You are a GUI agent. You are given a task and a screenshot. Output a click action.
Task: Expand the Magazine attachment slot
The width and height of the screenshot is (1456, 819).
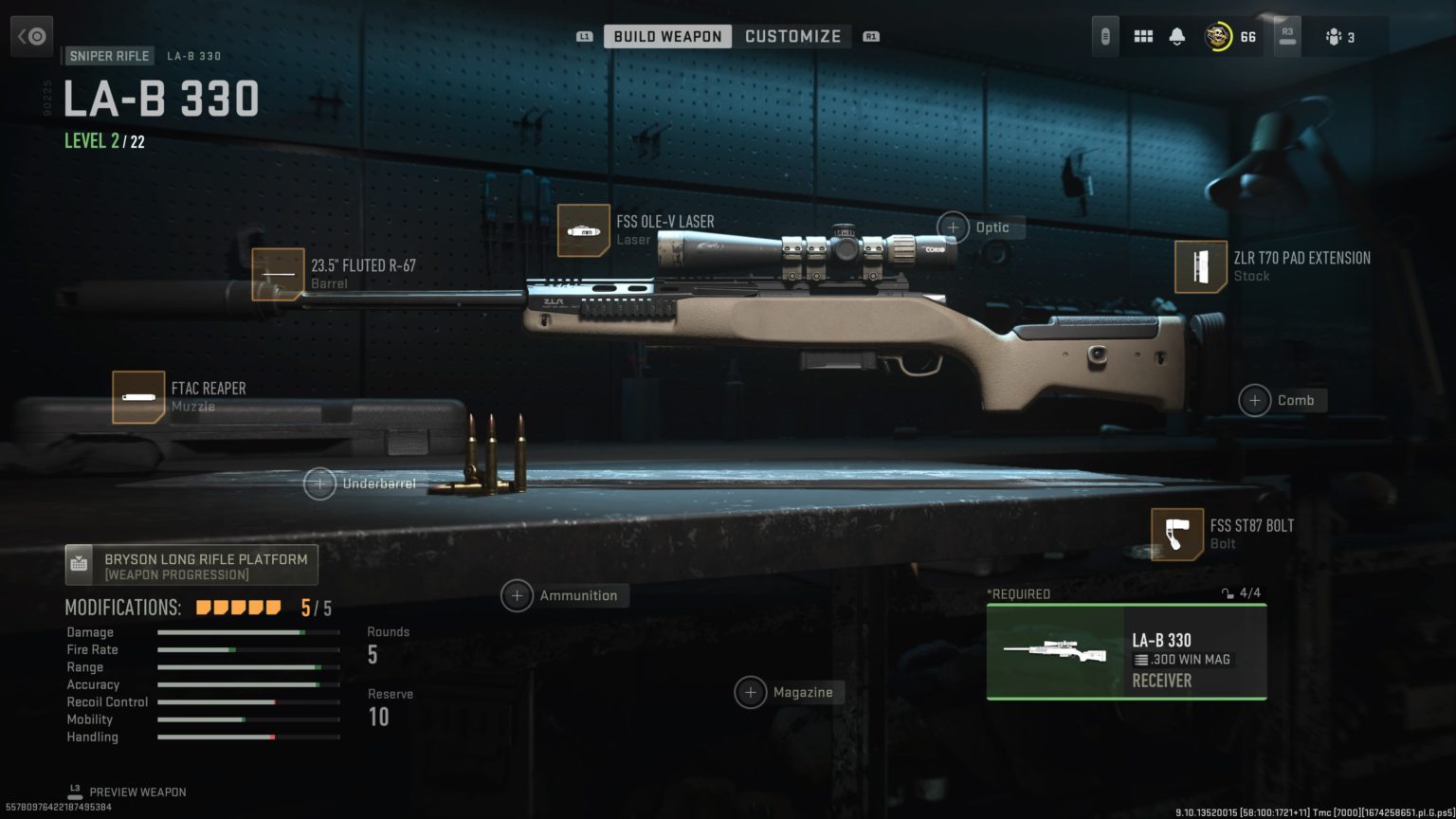coord(752,692)
